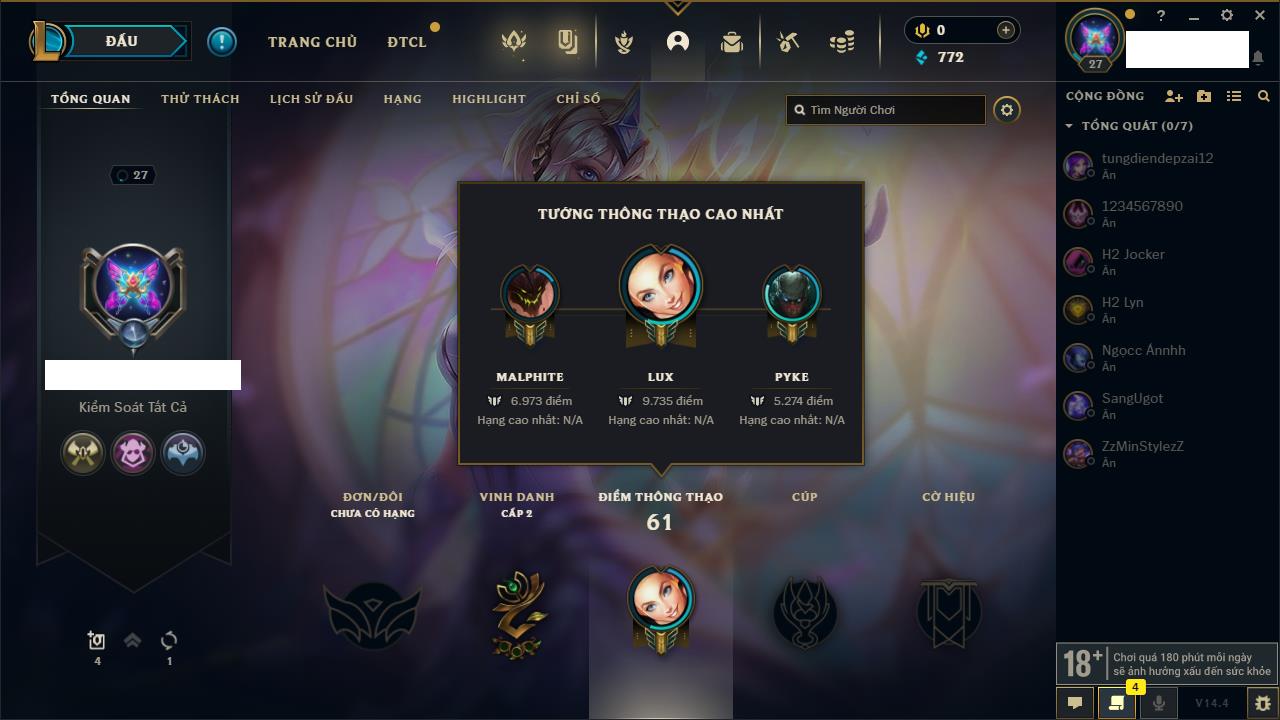The image size is (1280, 720).
Task: Show the HIGHLIGHT tab
Action: [x=488, y=99]
